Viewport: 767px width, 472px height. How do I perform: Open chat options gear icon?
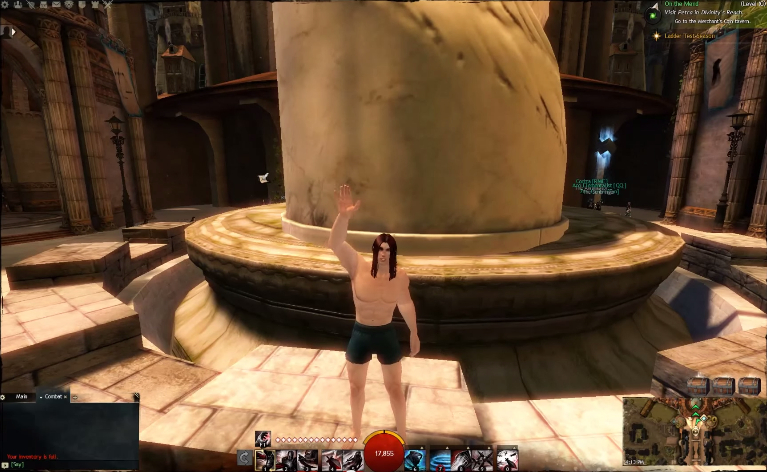point(5,397)
